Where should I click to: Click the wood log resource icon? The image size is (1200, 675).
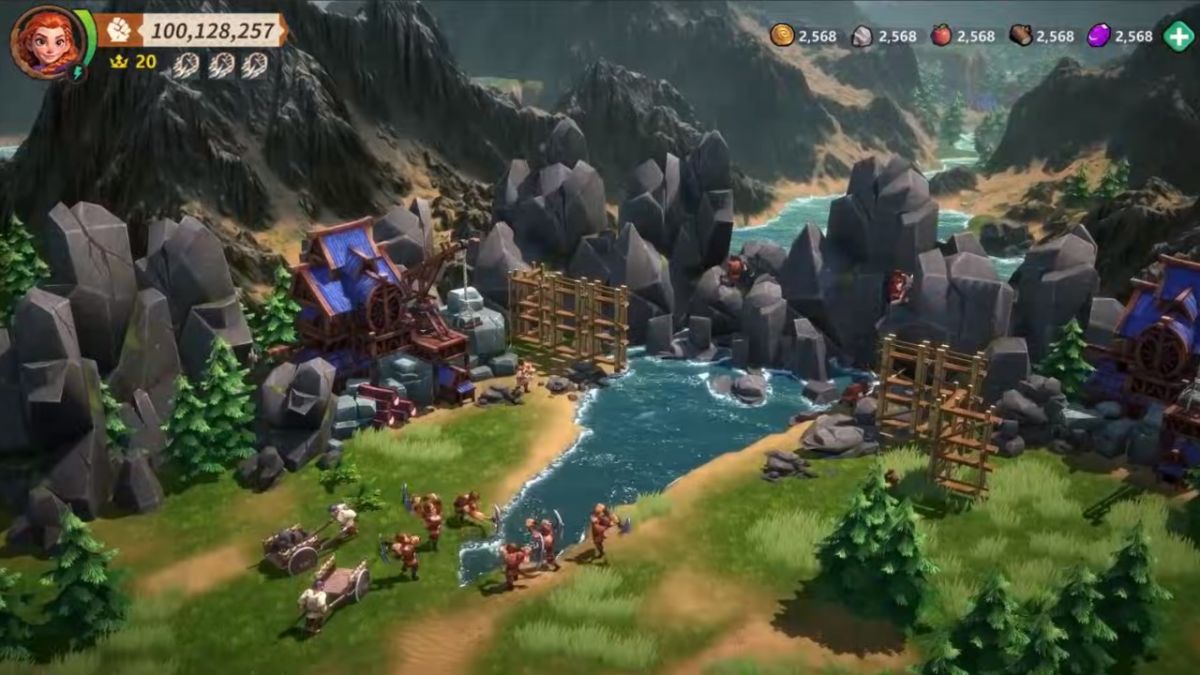1020,36
